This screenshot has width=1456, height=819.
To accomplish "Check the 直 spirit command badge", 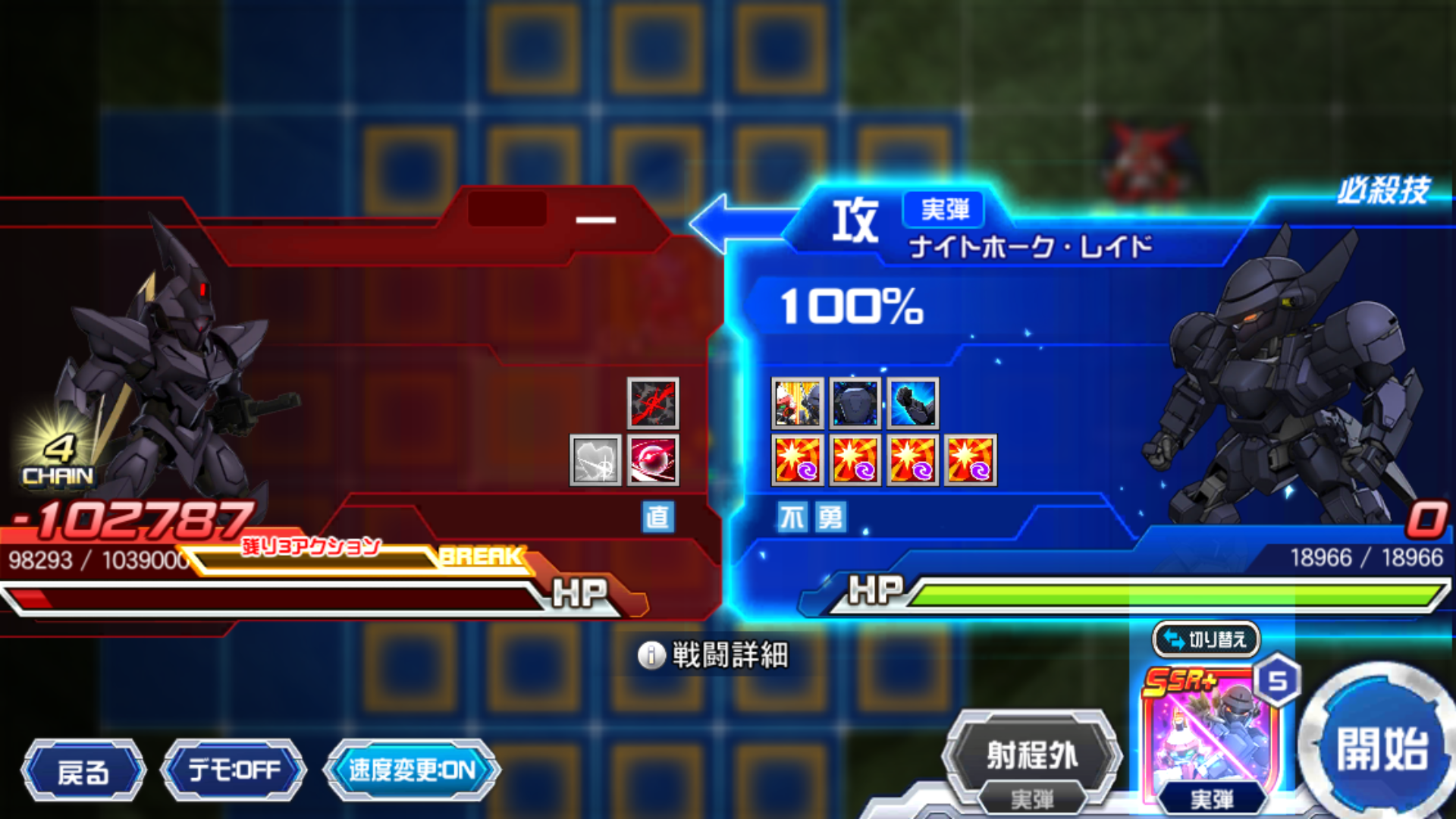I will coord(657,517).
